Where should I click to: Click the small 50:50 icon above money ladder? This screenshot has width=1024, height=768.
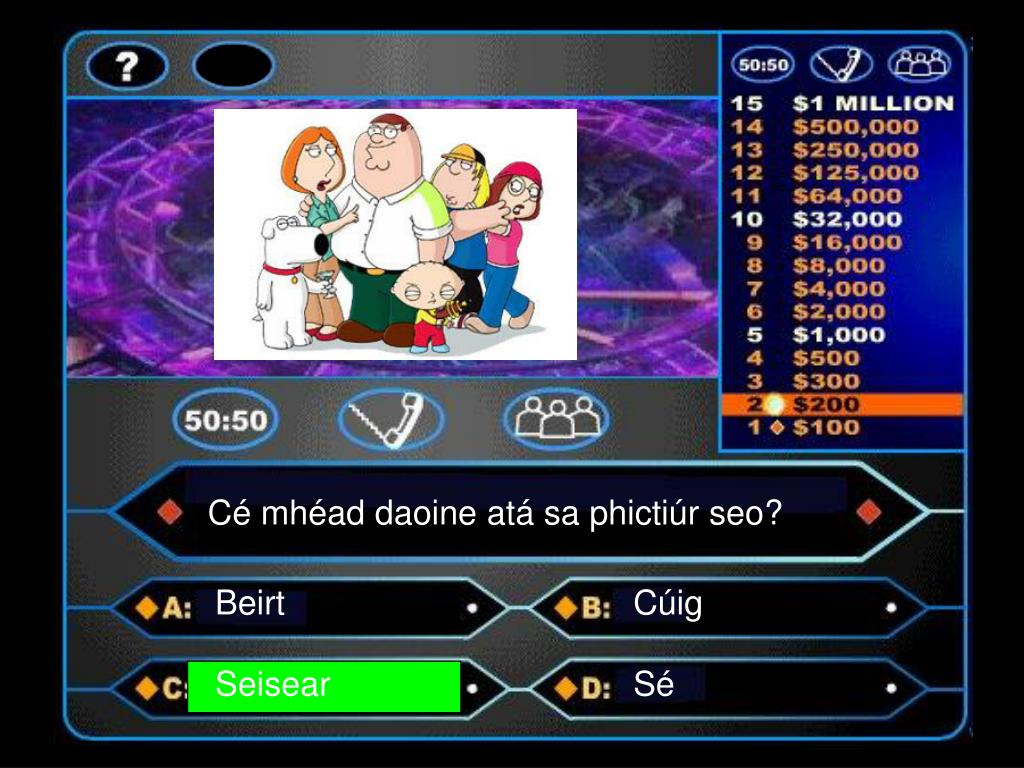[x=762, y=66]
